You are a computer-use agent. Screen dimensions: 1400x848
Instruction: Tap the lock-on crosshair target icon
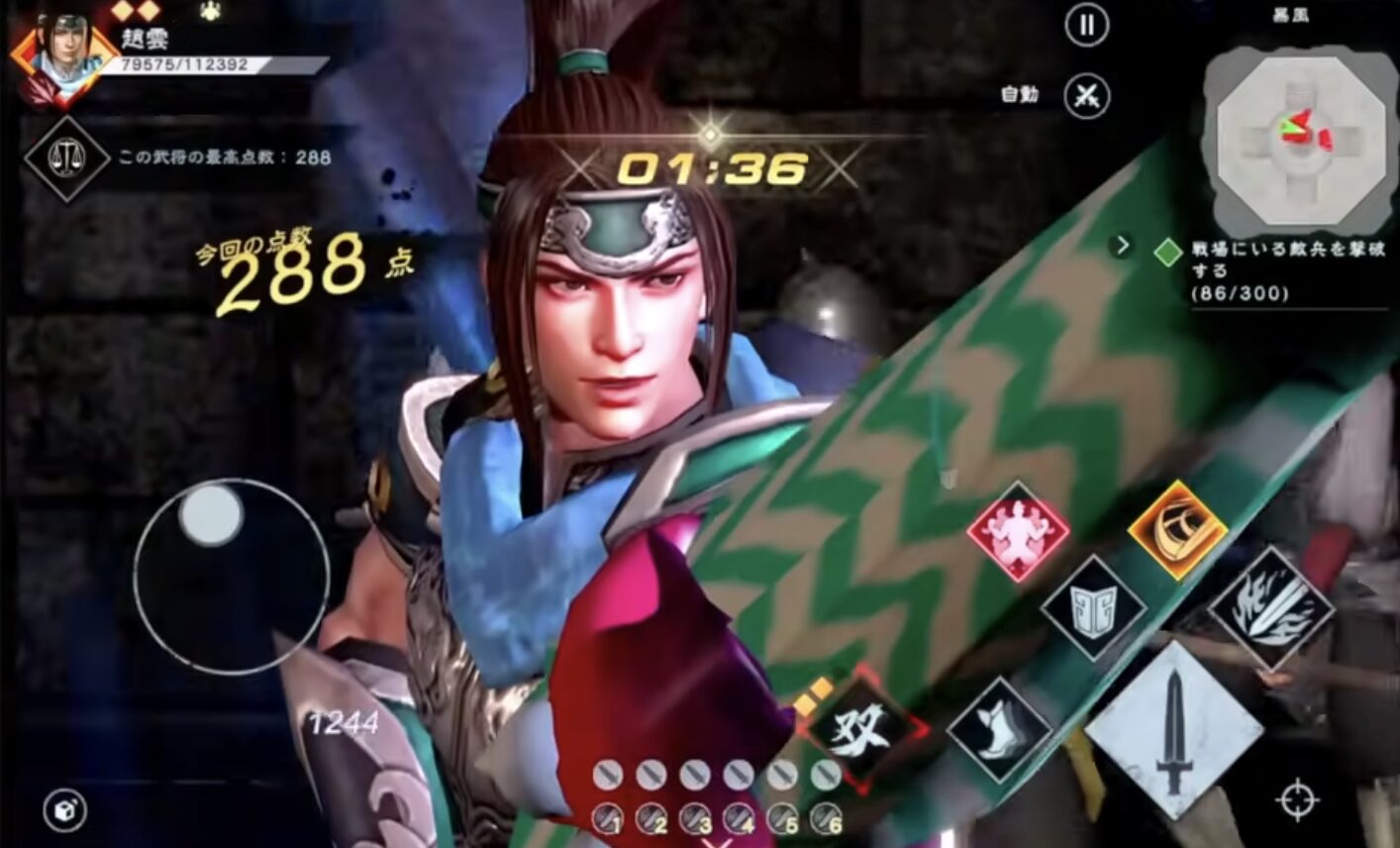[1298, 799]
